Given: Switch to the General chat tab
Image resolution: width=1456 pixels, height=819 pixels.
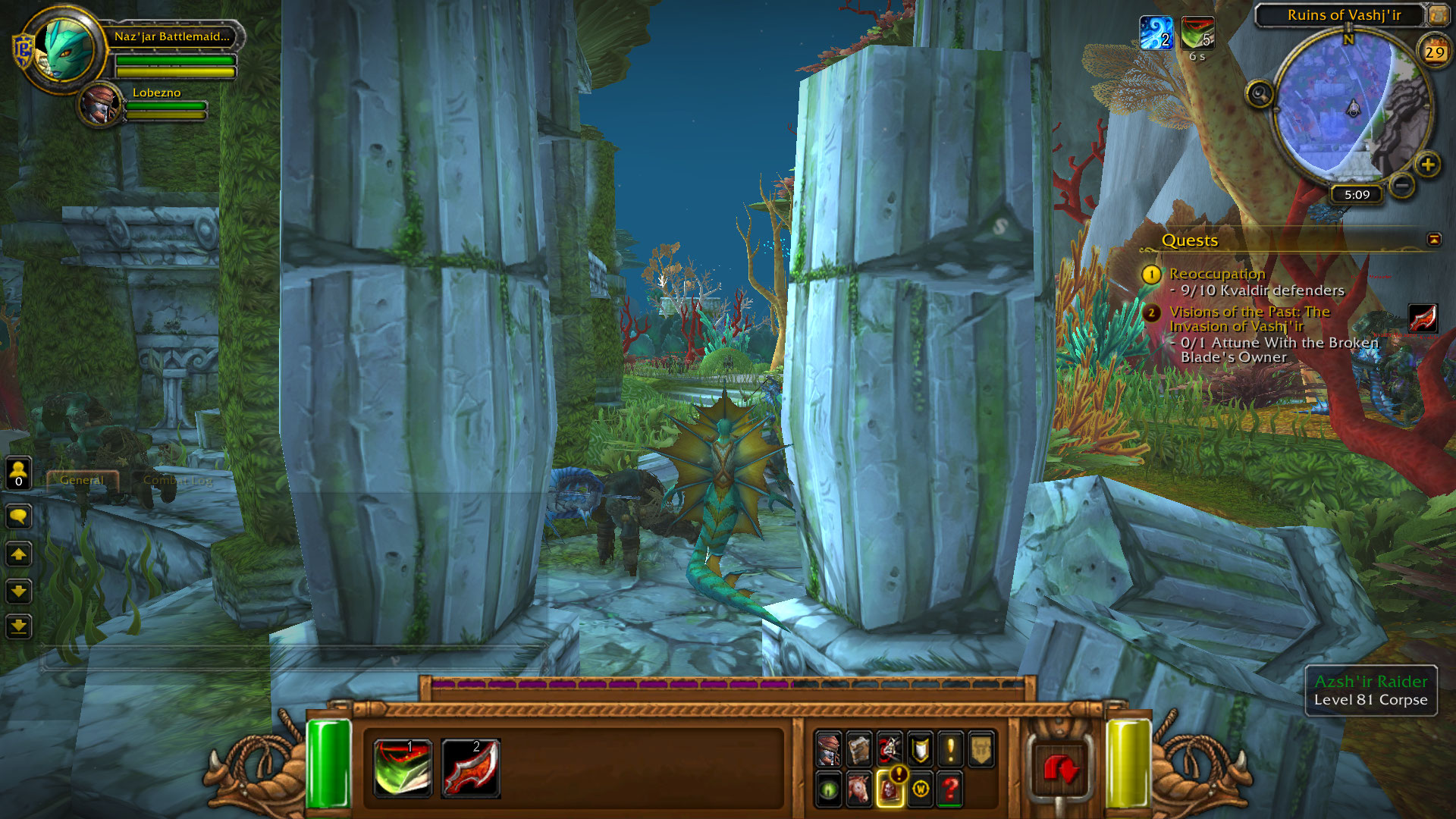Looking at the screenshot, I should pyautogui.click(x=82, y=480).
